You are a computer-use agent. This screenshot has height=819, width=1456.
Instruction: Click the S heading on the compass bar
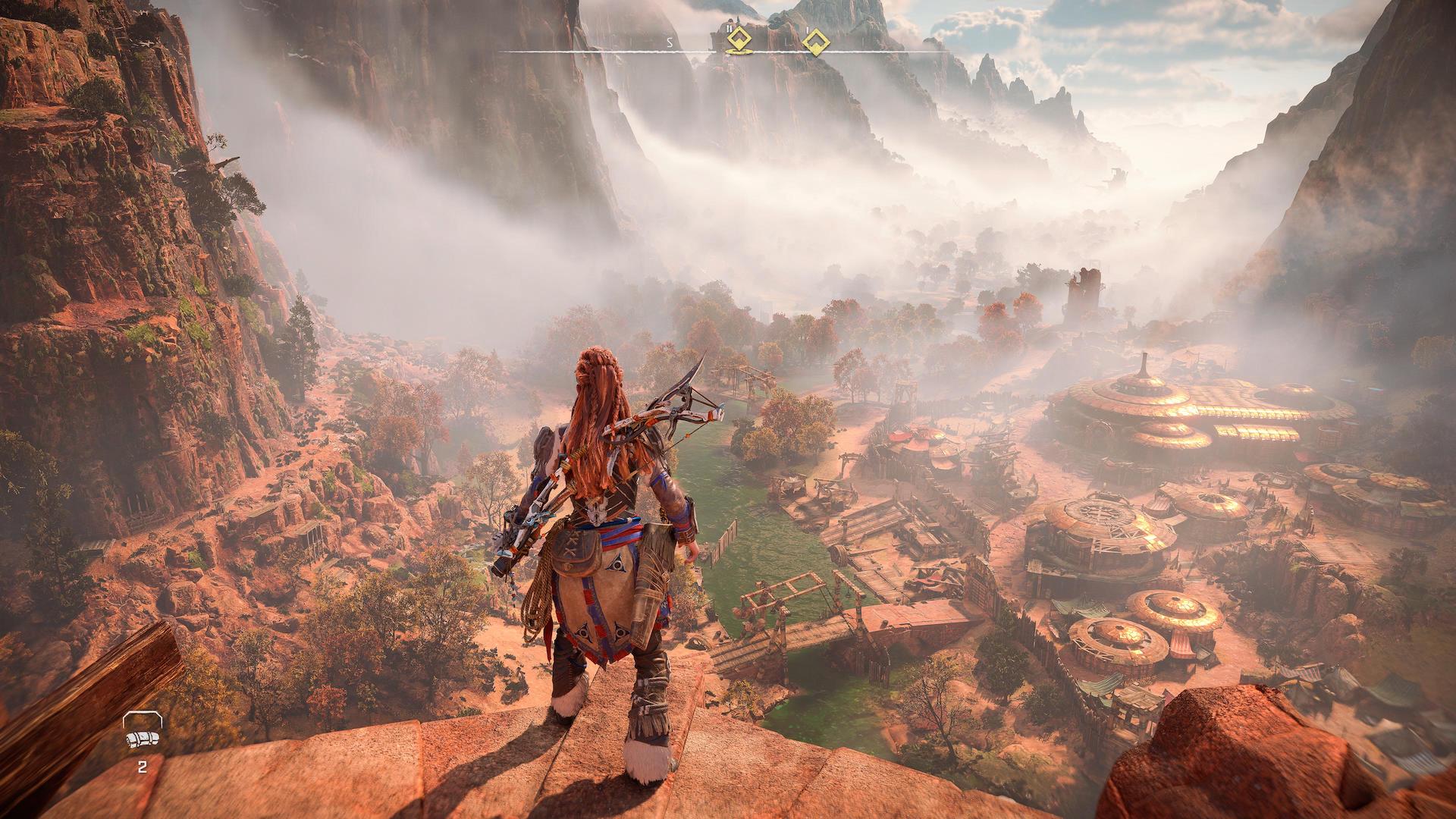670,42
